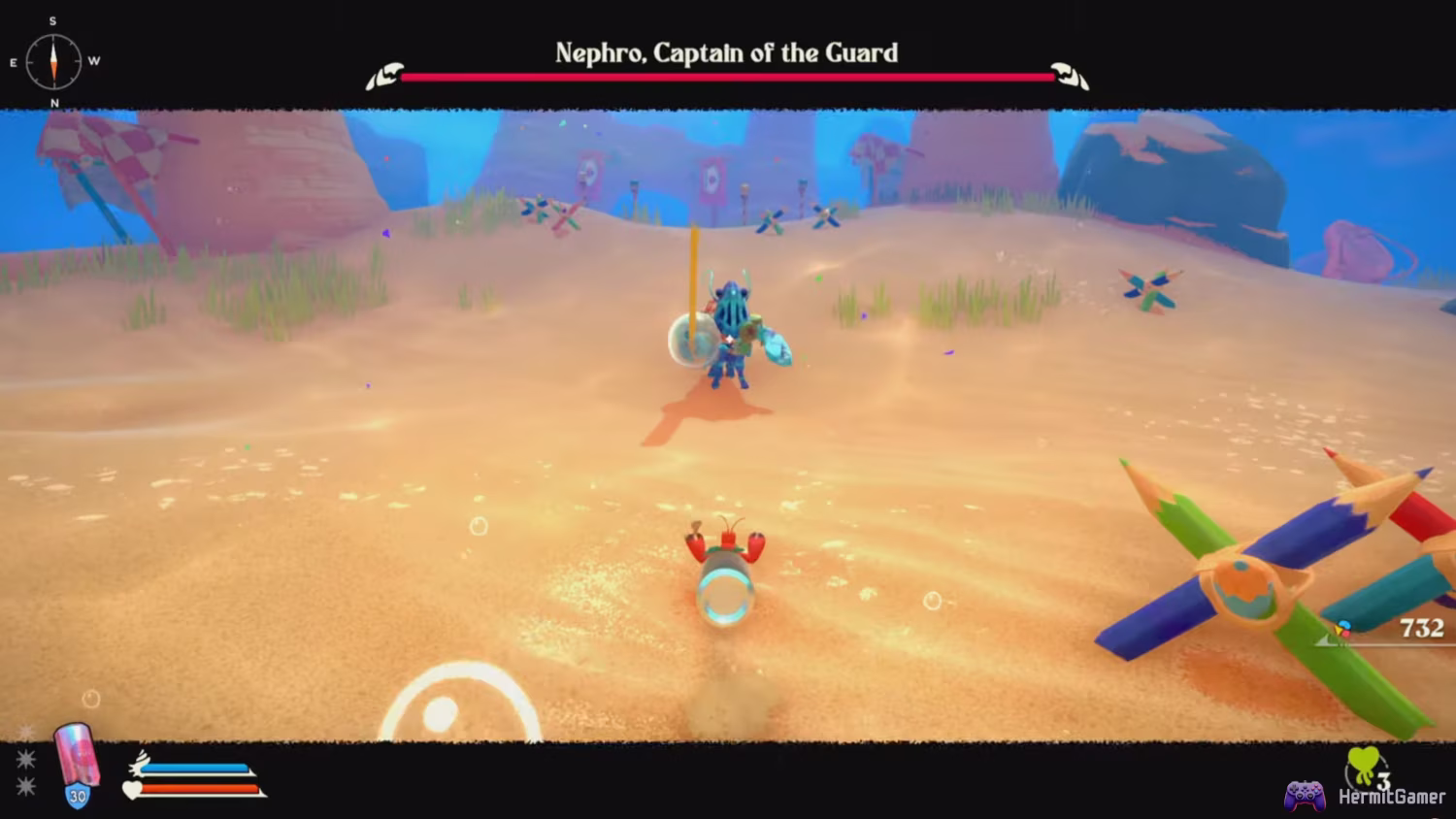This screenshot has height=819, width=1456.
Task: Select the pink Umami crystal consumable icon
Action: [x=77, y=762]
